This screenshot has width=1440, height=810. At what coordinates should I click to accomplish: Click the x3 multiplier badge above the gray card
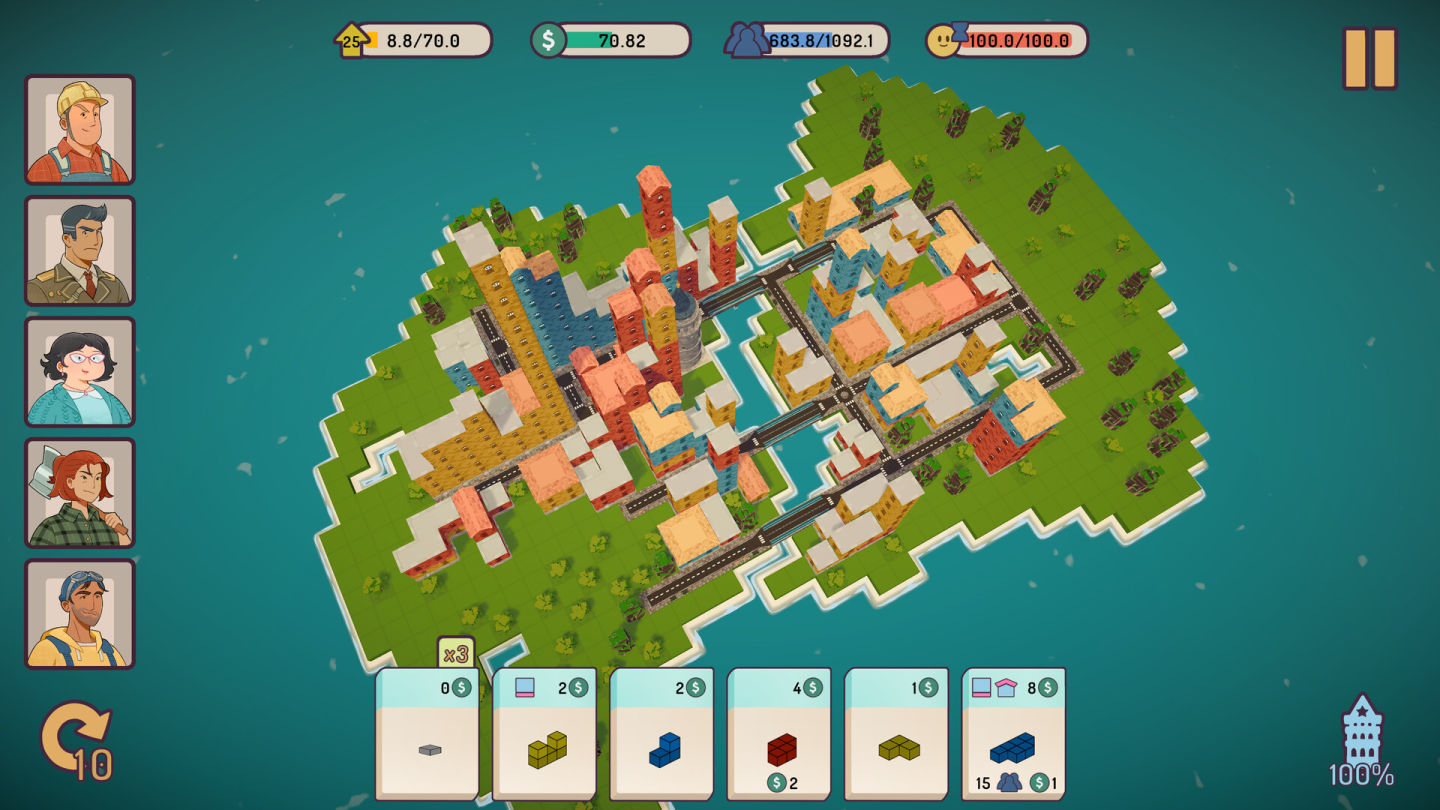click(457, 650)
